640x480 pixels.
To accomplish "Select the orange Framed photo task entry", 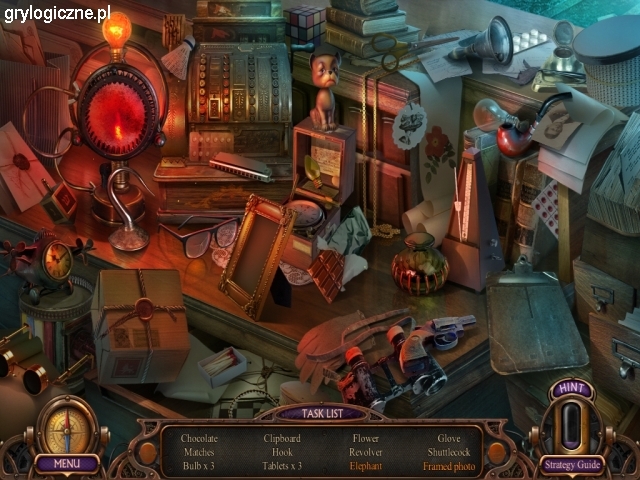I will pyautogui.click(x=449, y=466).
